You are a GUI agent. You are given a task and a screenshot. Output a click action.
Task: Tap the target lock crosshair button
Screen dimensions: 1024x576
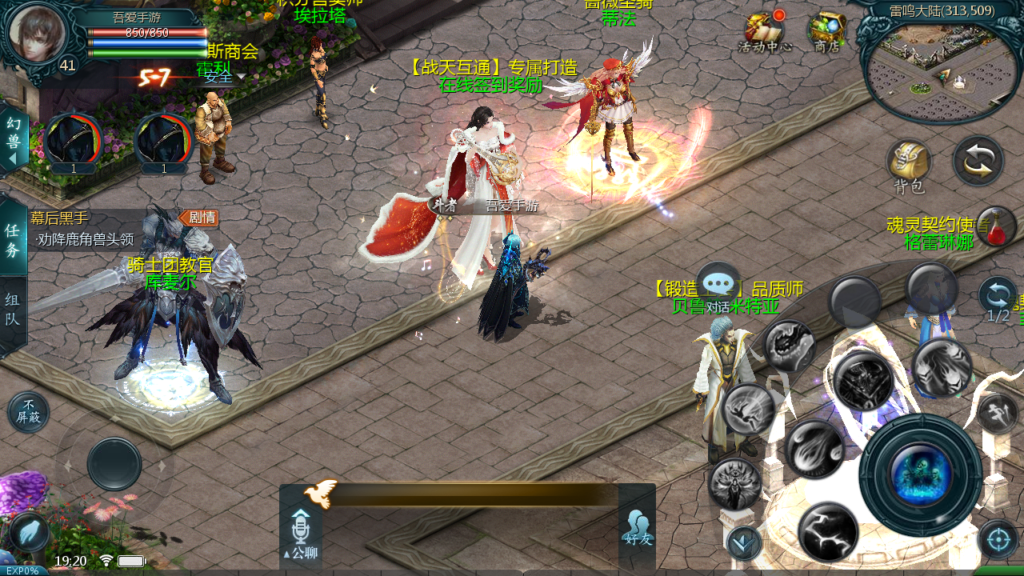tap(997, 539)
